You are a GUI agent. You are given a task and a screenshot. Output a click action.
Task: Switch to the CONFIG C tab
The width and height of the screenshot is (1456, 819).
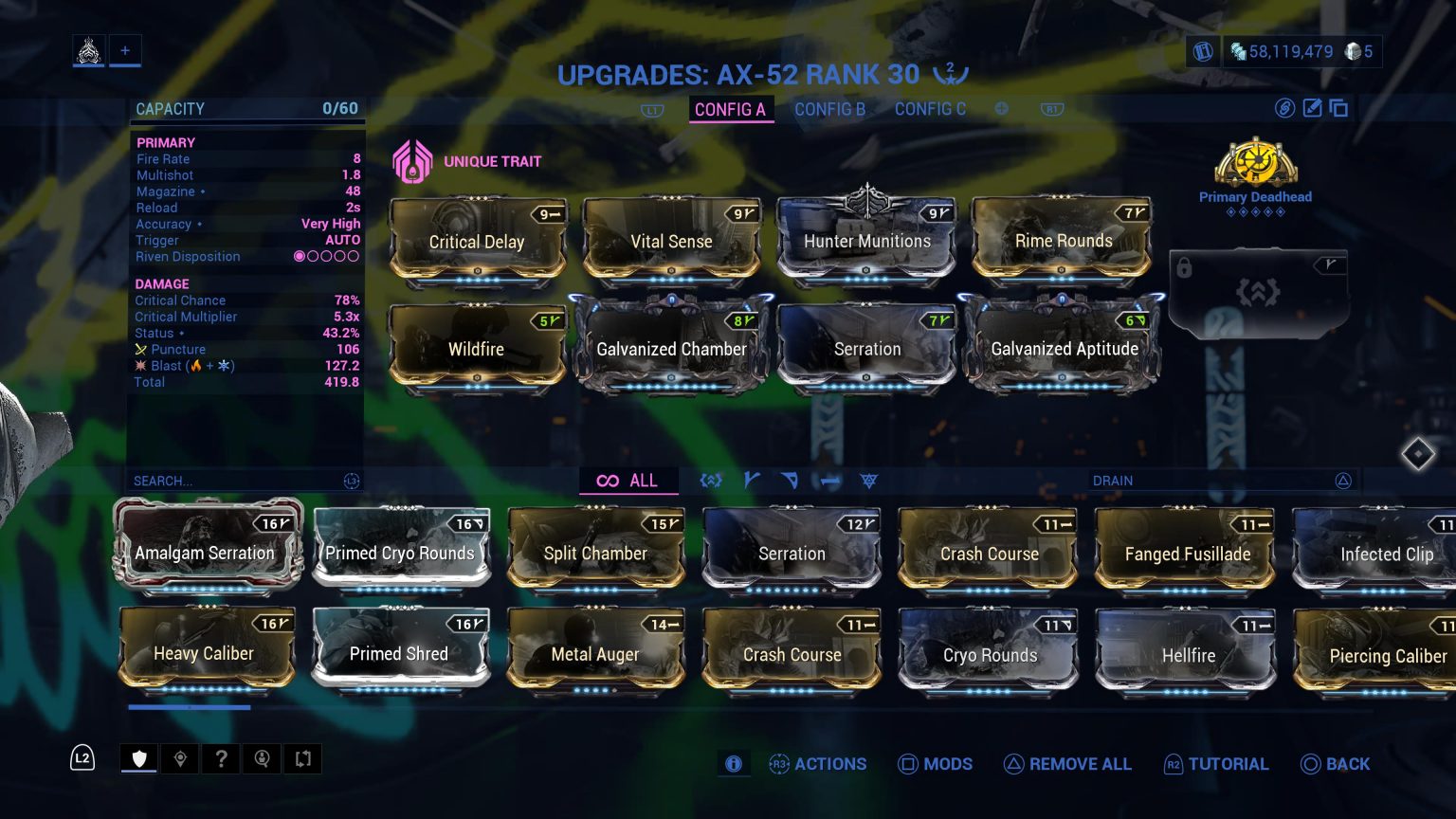point(930,109)
